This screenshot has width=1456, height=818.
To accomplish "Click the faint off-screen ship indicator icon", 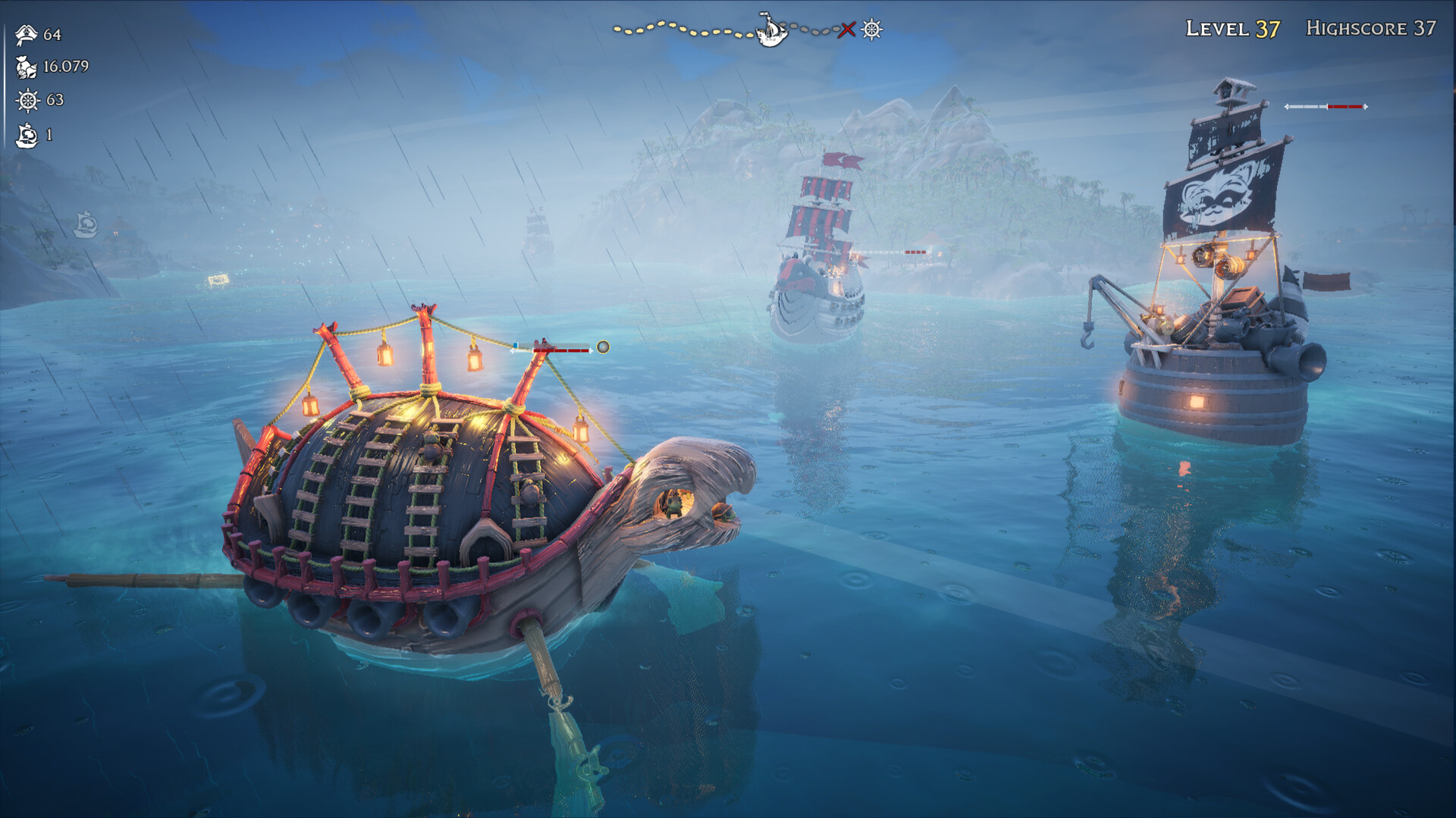I will click(86, 224).
